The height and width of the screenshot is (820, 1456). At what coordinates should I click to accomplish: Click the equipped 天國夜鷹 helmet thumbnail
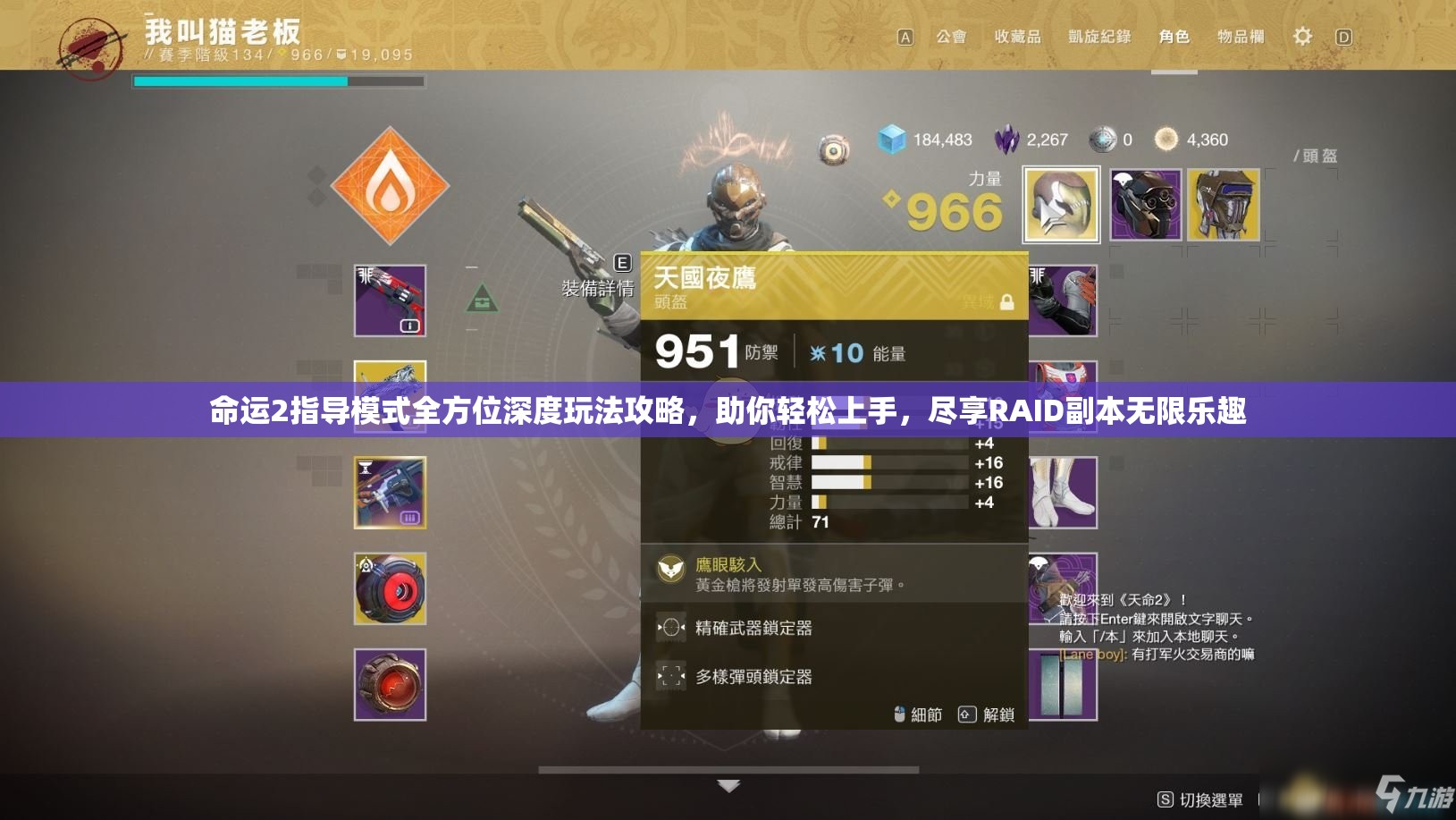pyautogui.click(x=1061, y=204)
